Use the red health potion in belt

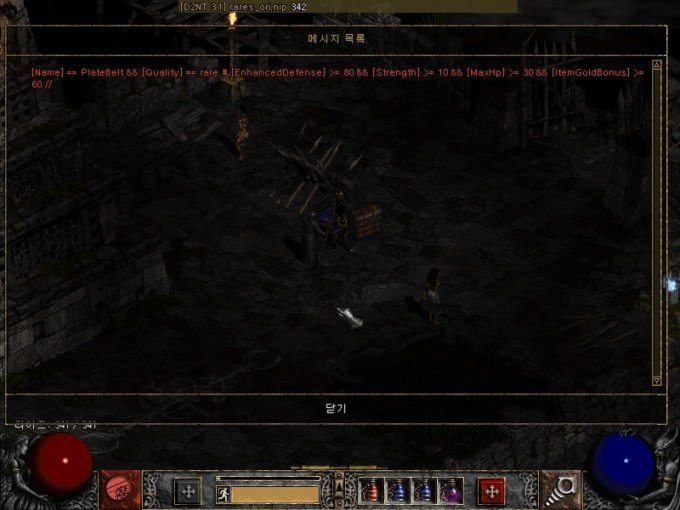(x=372, y=491)
